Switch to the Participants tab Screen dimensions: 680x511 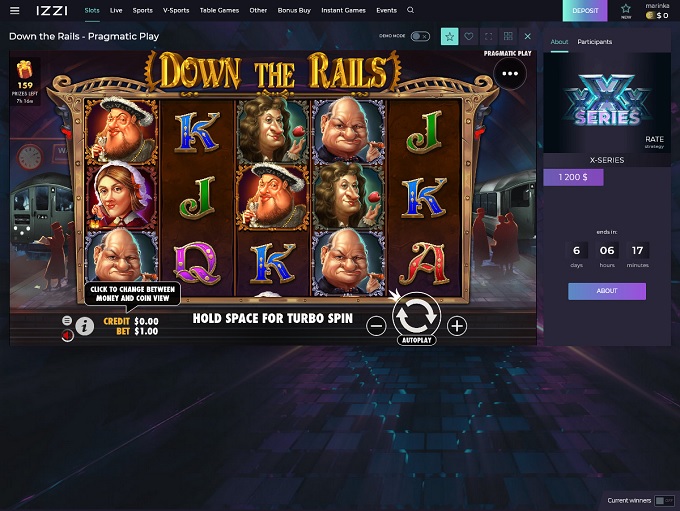(594, 42)
